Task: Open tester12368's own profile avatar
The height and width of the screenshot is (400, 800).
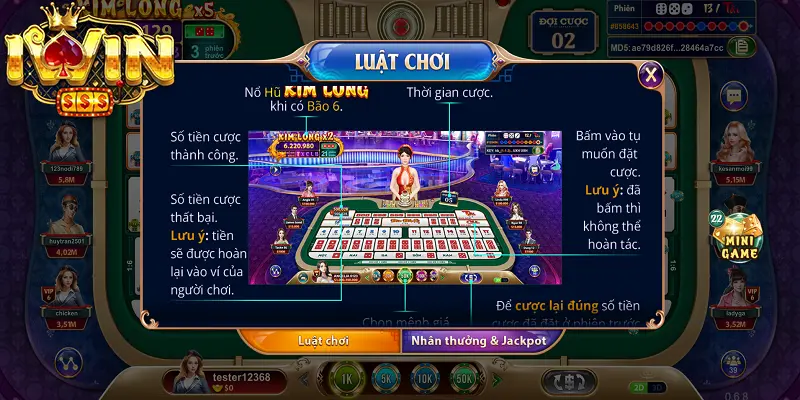Action: pos(189,373)
